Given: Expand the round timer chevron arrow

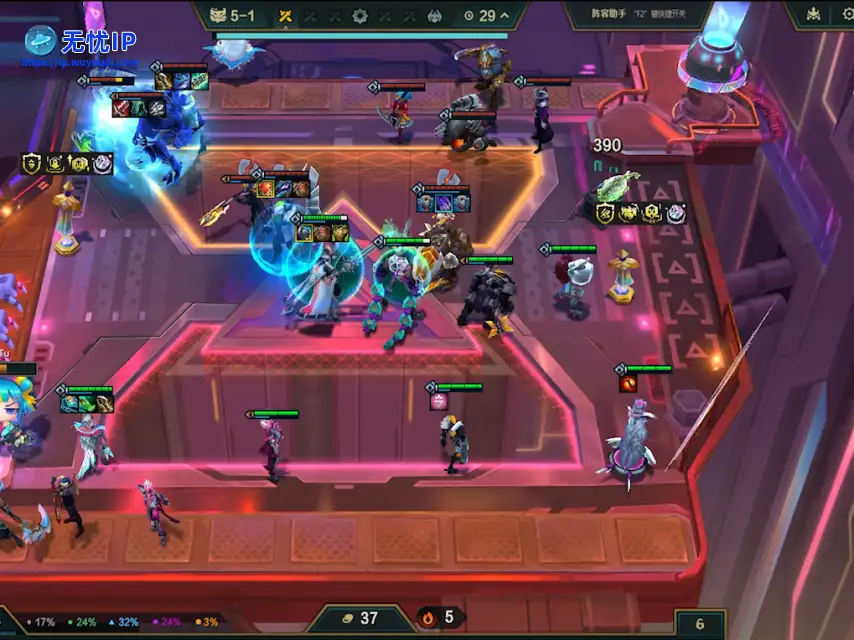Looking at the screenshot, I should click(504, 16).
